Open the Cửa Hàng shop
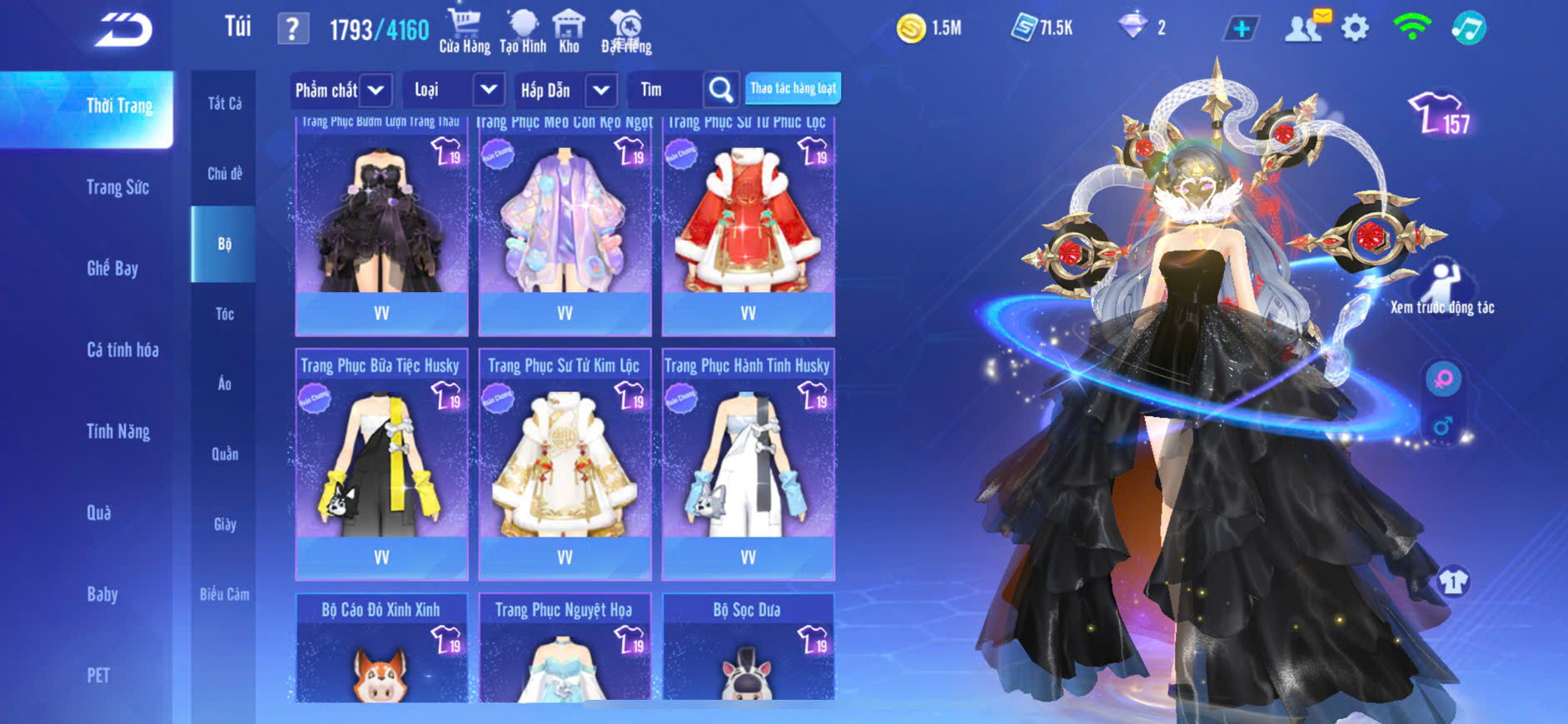 point(464,31)
